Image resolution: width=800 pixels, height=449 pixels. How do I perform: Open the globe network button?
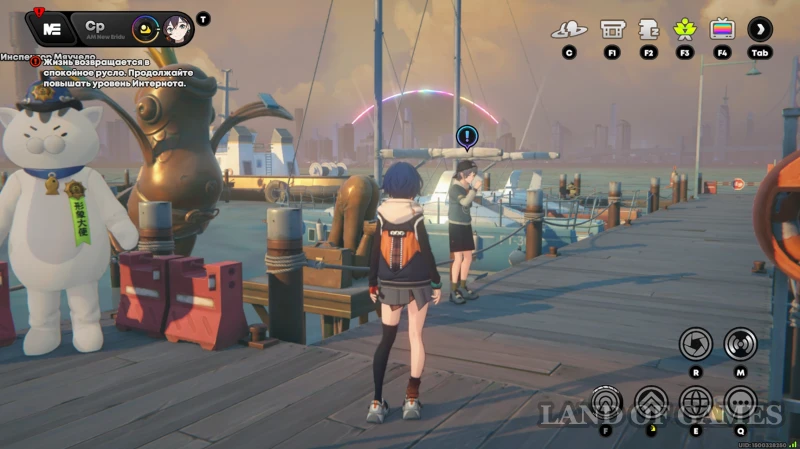(695, 403)
